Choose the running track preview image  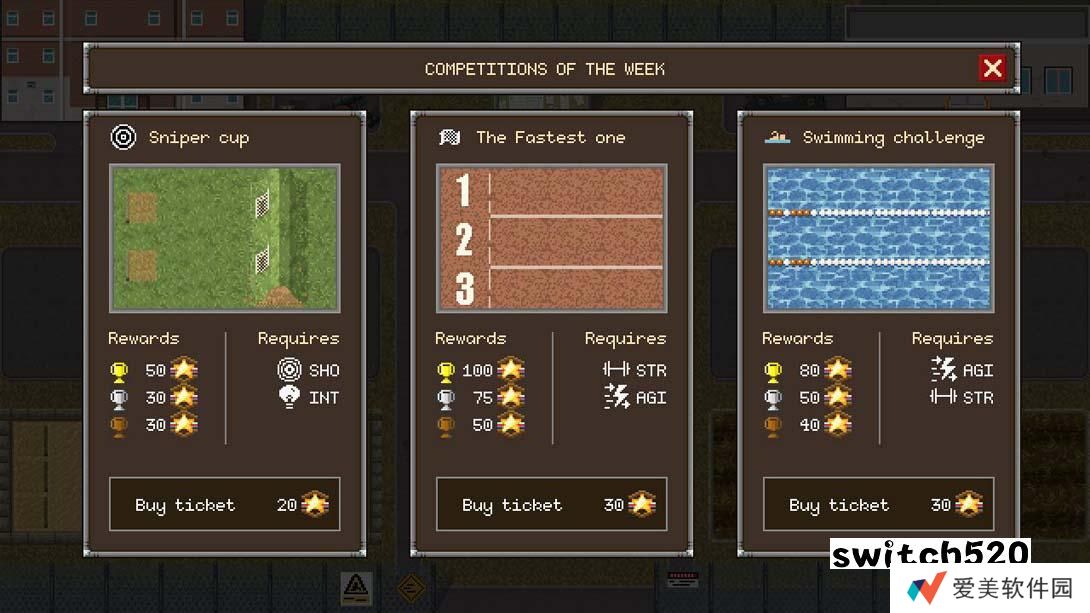[x=551, y=238]
